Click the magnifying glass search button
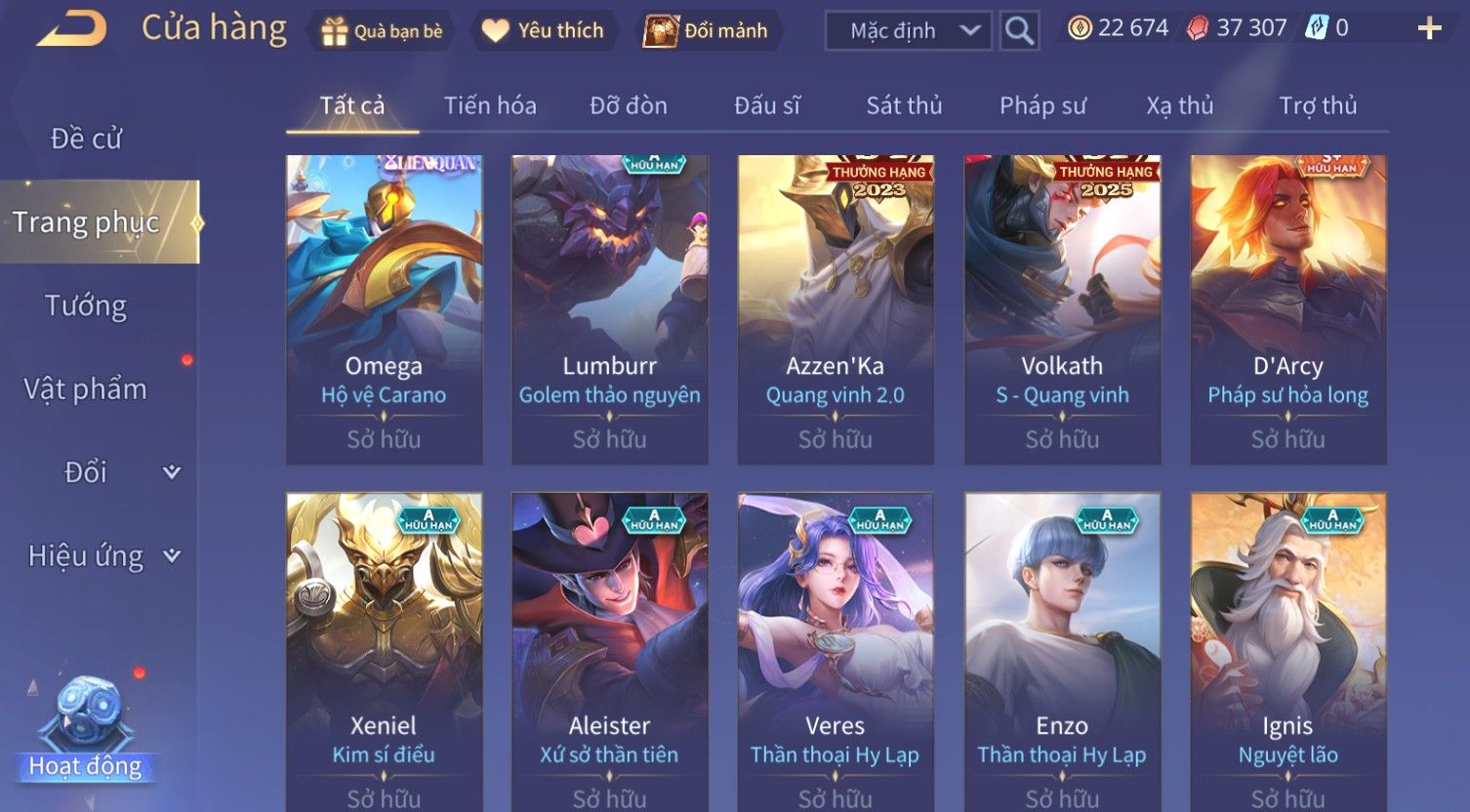The image size is (1470, 812). [x=1018, y=31]
